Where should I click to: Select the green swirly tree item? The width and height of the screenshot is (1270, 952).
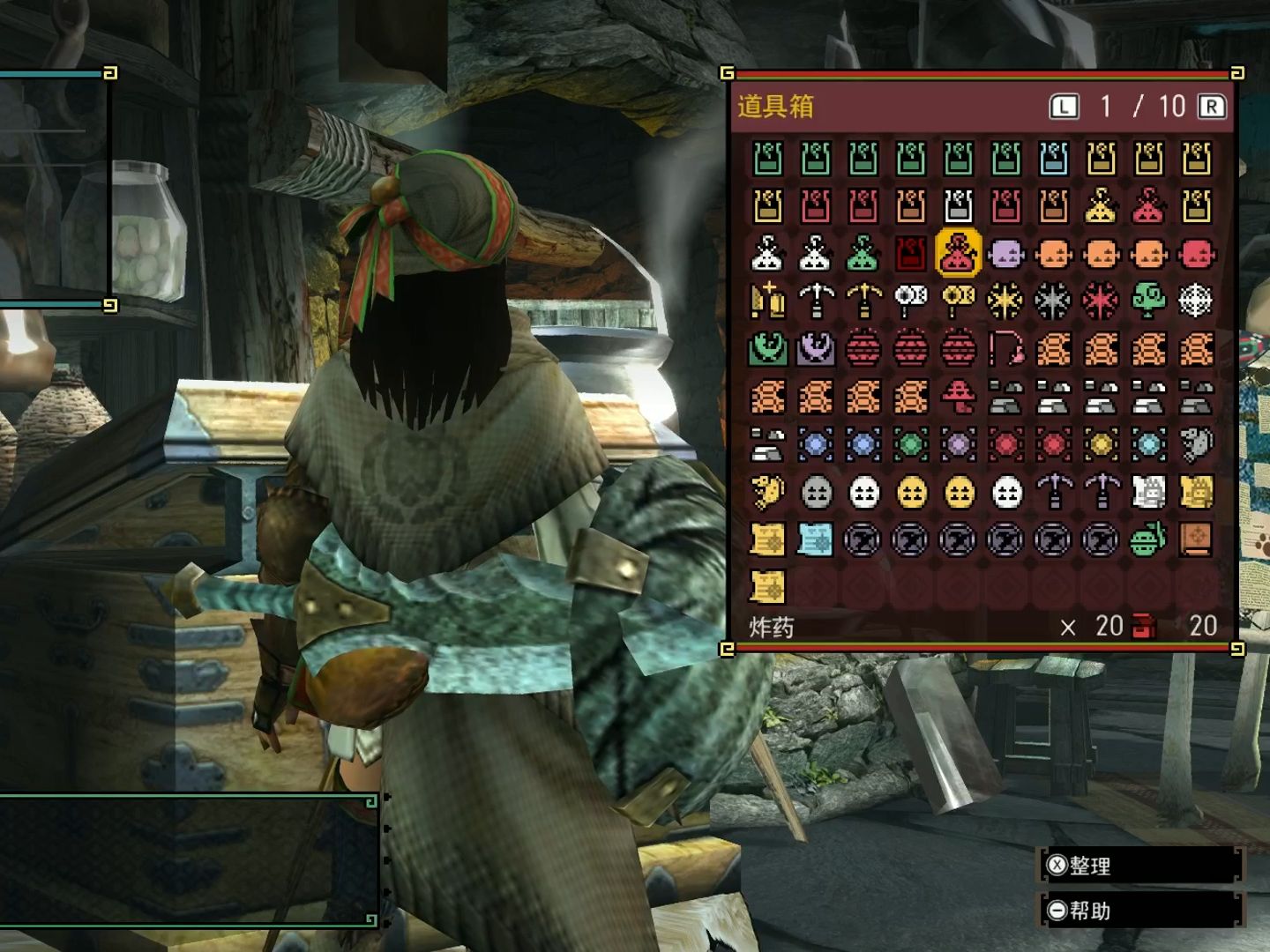coord(1148,301)
